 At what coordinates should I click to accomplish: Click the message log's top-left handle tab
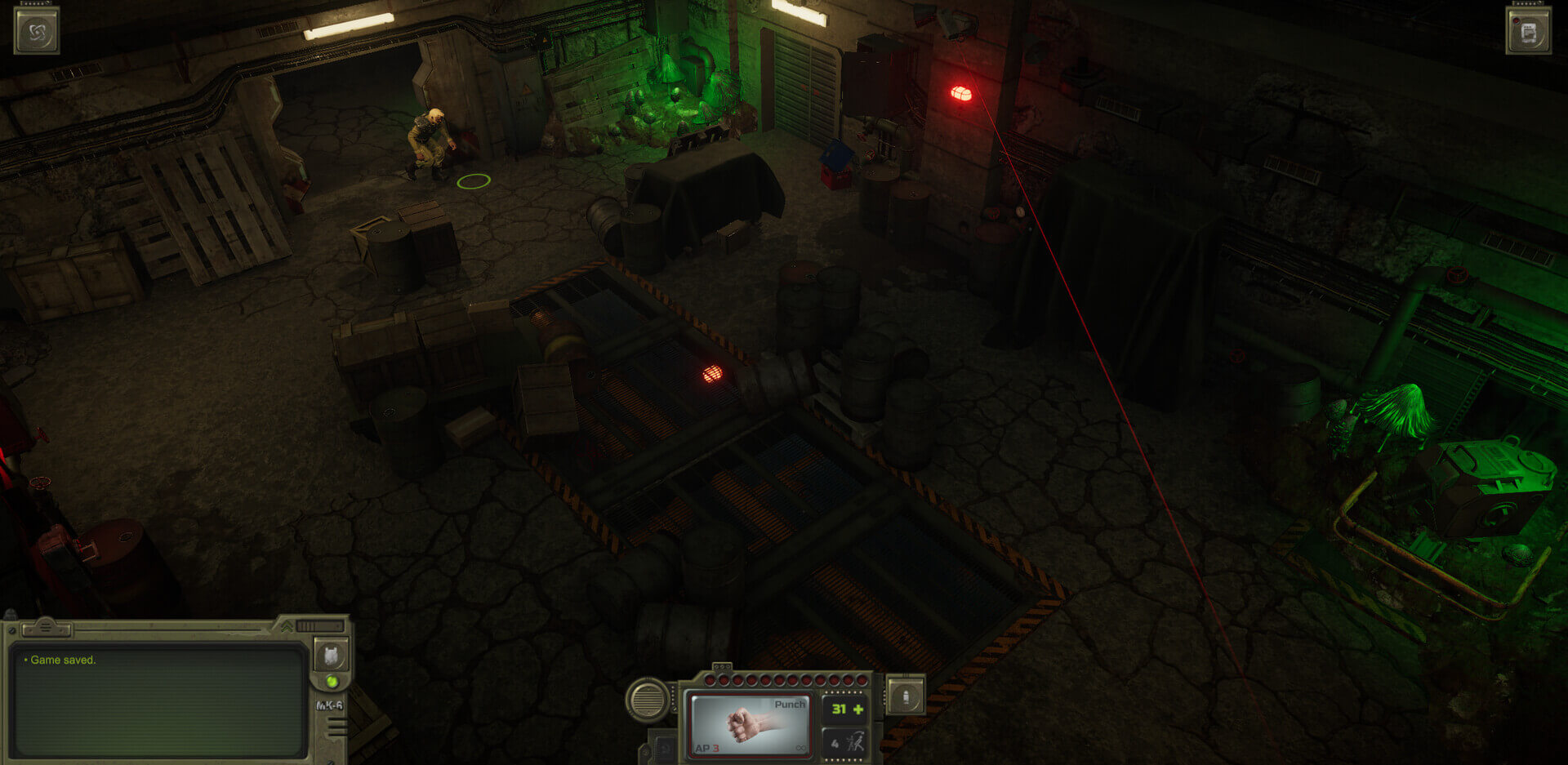click(x=46, y=628)
